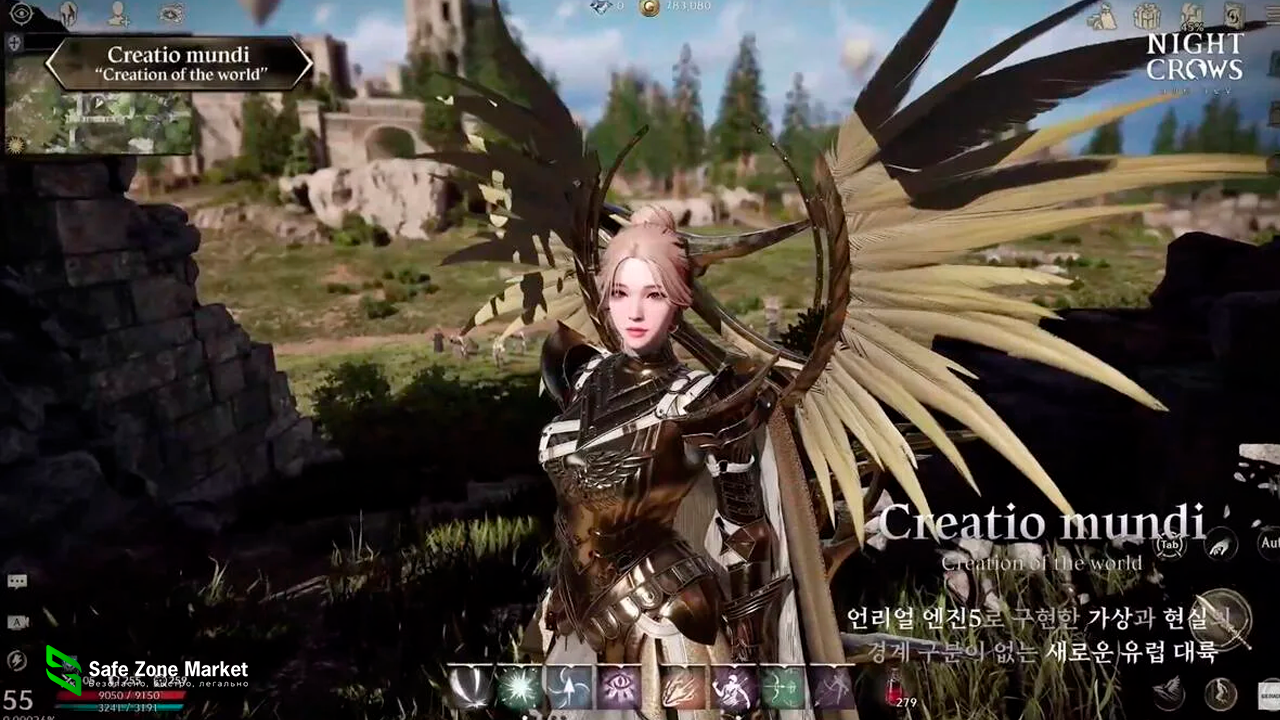The width and height of the screenshot is (1280, 720).
Task: Use the green starburst skill
Action: coord(520,689)
